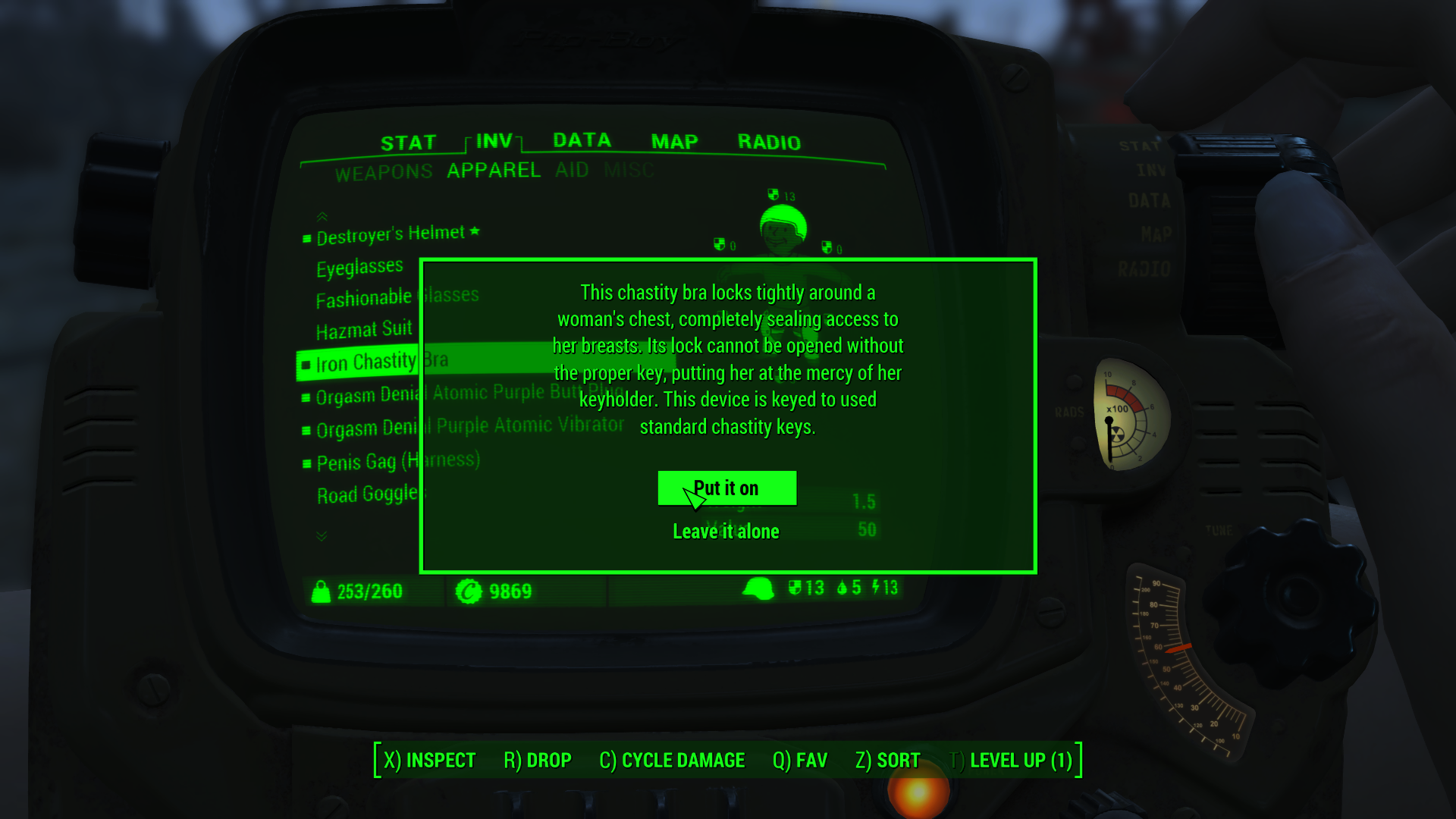Select Eyeglasses in the apparel list

[x=360, y=265]
